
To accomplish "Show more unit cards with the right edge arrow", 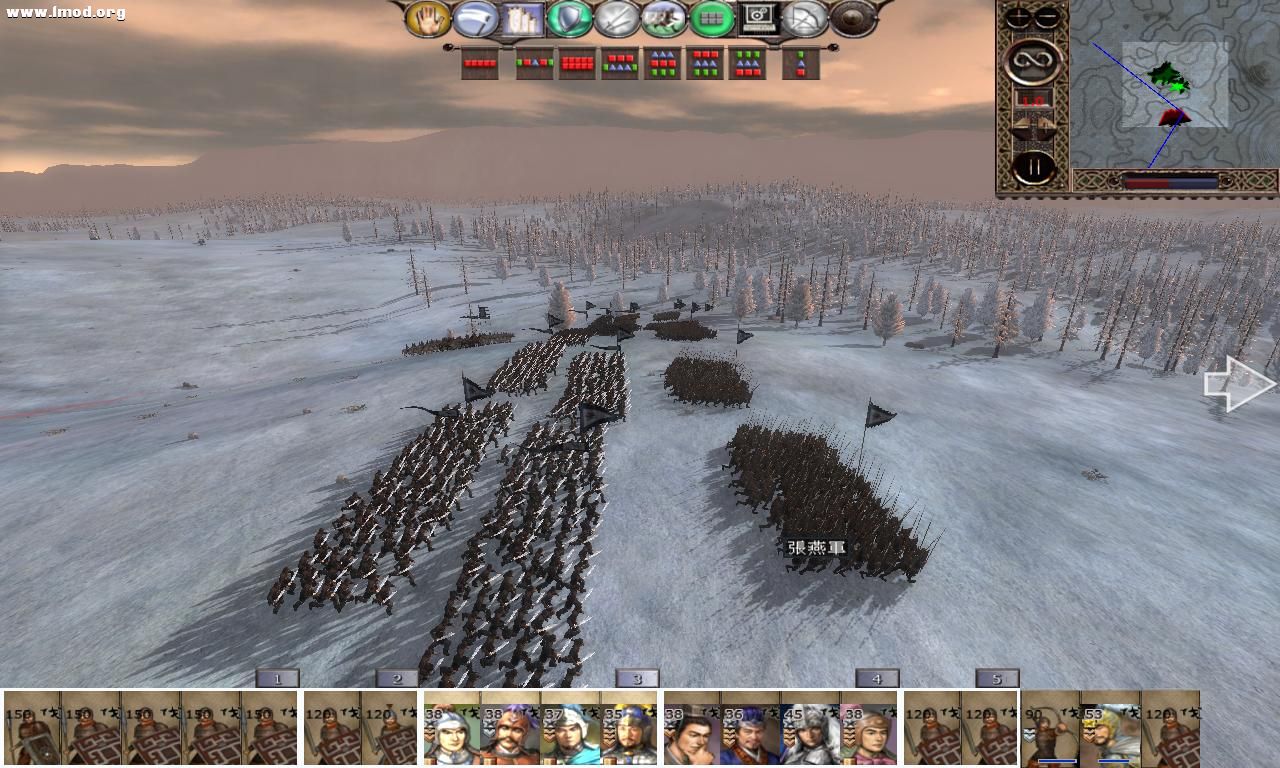I will pos(1237,384).
